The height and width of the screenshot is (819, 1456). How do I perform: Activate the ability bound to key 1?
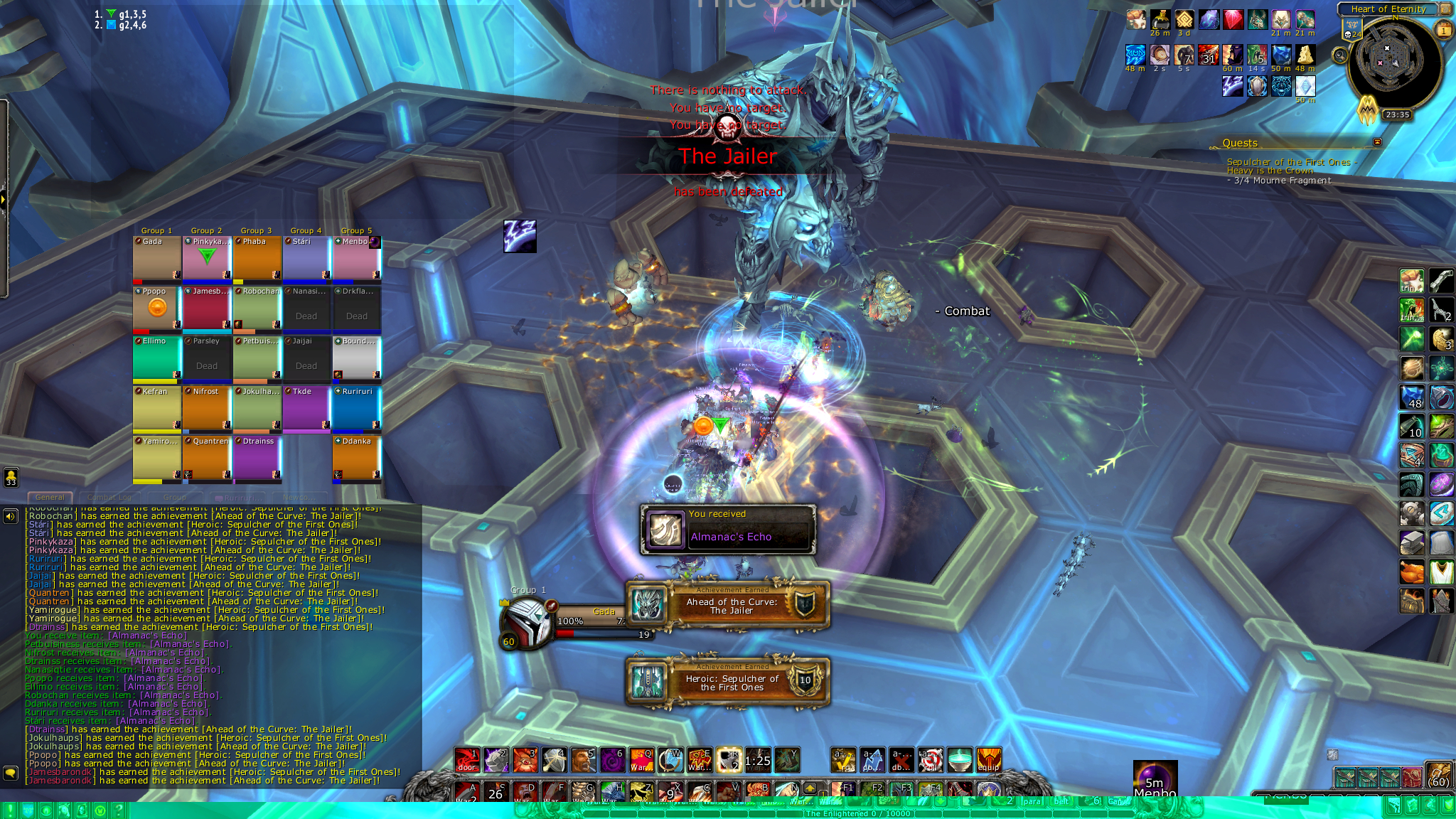[x=467, y=760]
